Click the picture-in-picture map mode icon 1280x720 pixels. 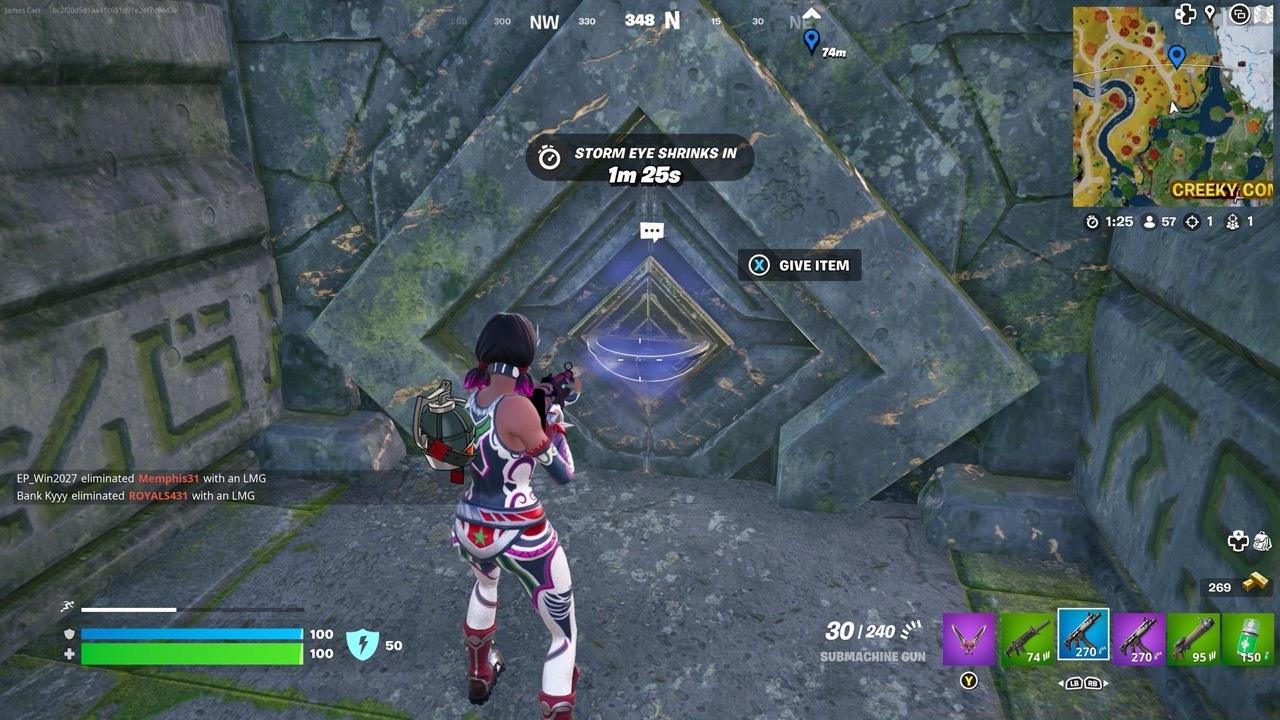point(1241,13)
